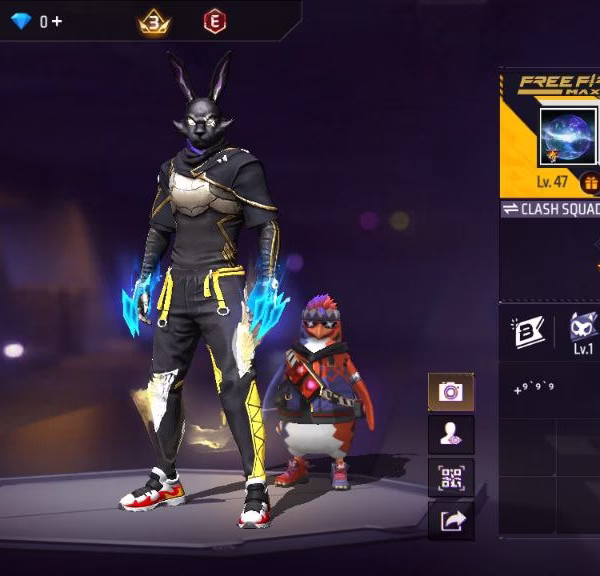Image resolution: width=600 pixels, height=576 pixels.
Task: Open the gold crown badge numbered 3
Action: point(153,21)
